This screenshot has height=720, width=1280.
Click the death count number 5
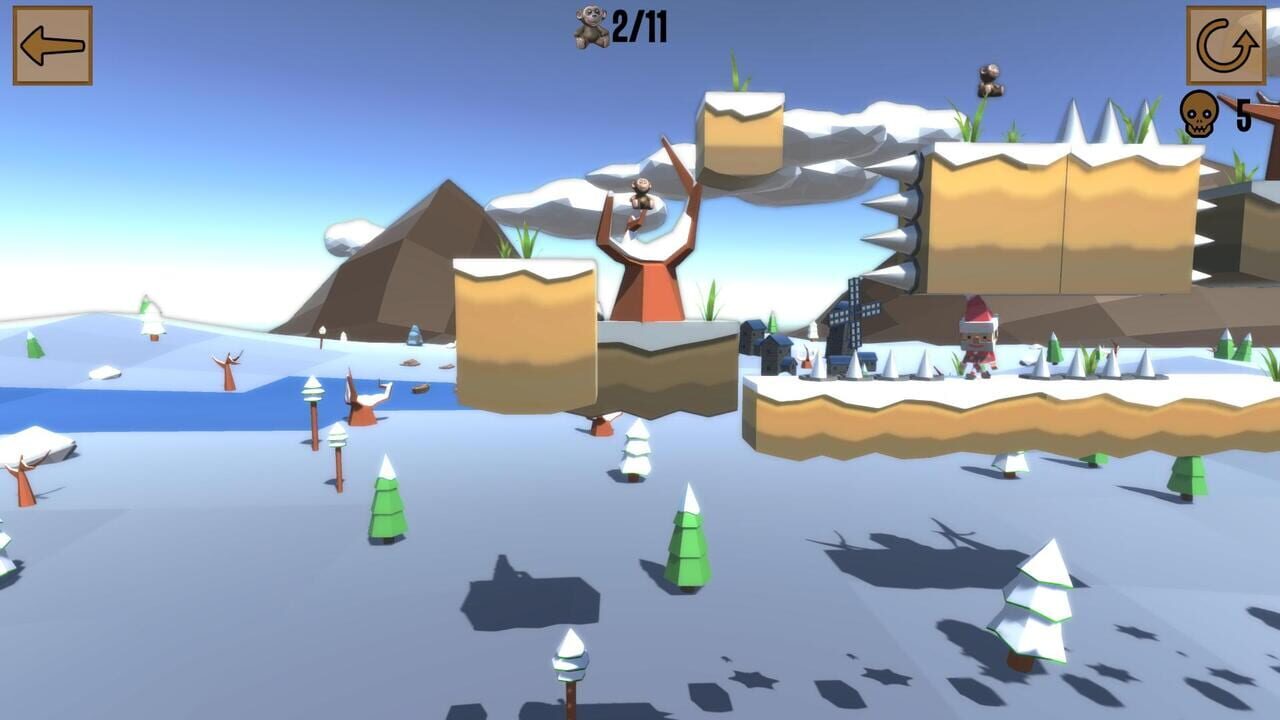click(1242, 117)
